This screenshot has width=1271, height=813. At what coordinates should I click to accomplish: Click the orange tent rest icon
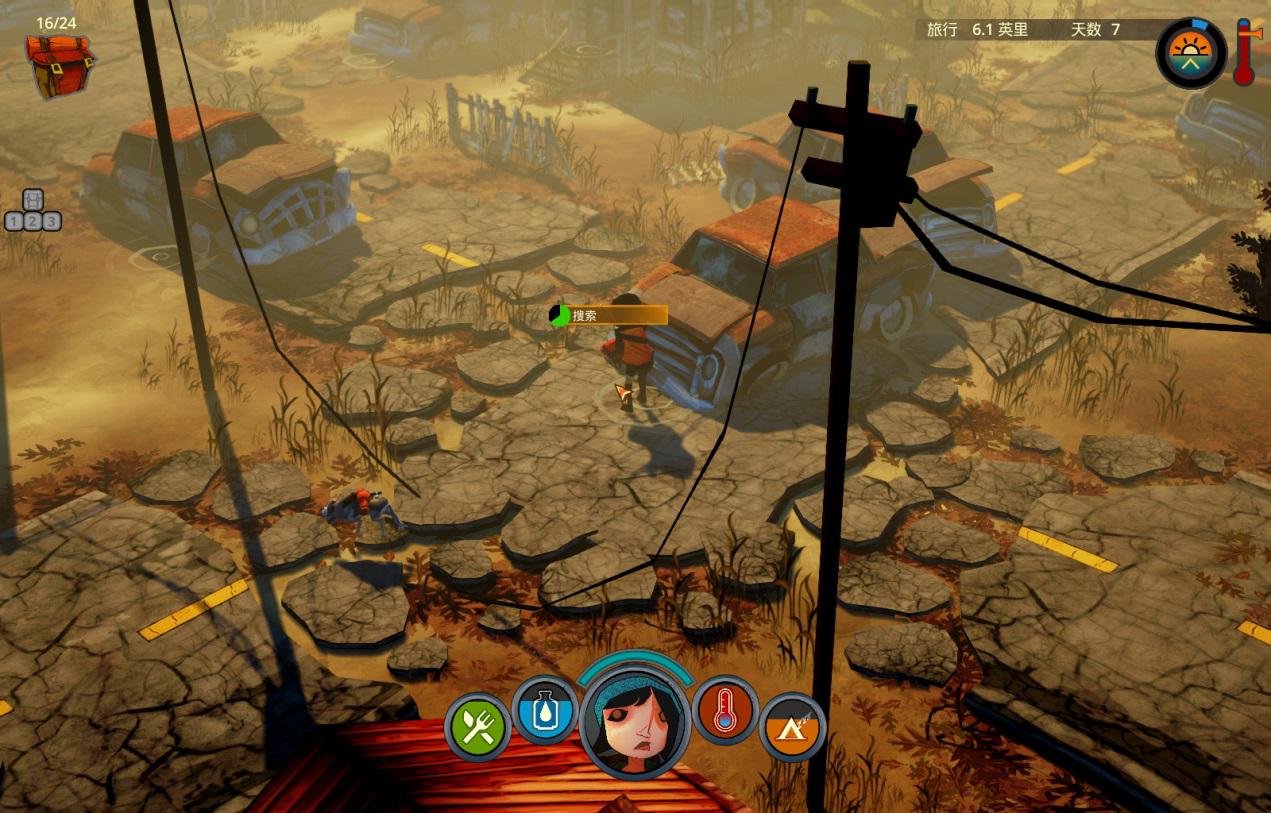pyautogui.click(x=792, y=727)
